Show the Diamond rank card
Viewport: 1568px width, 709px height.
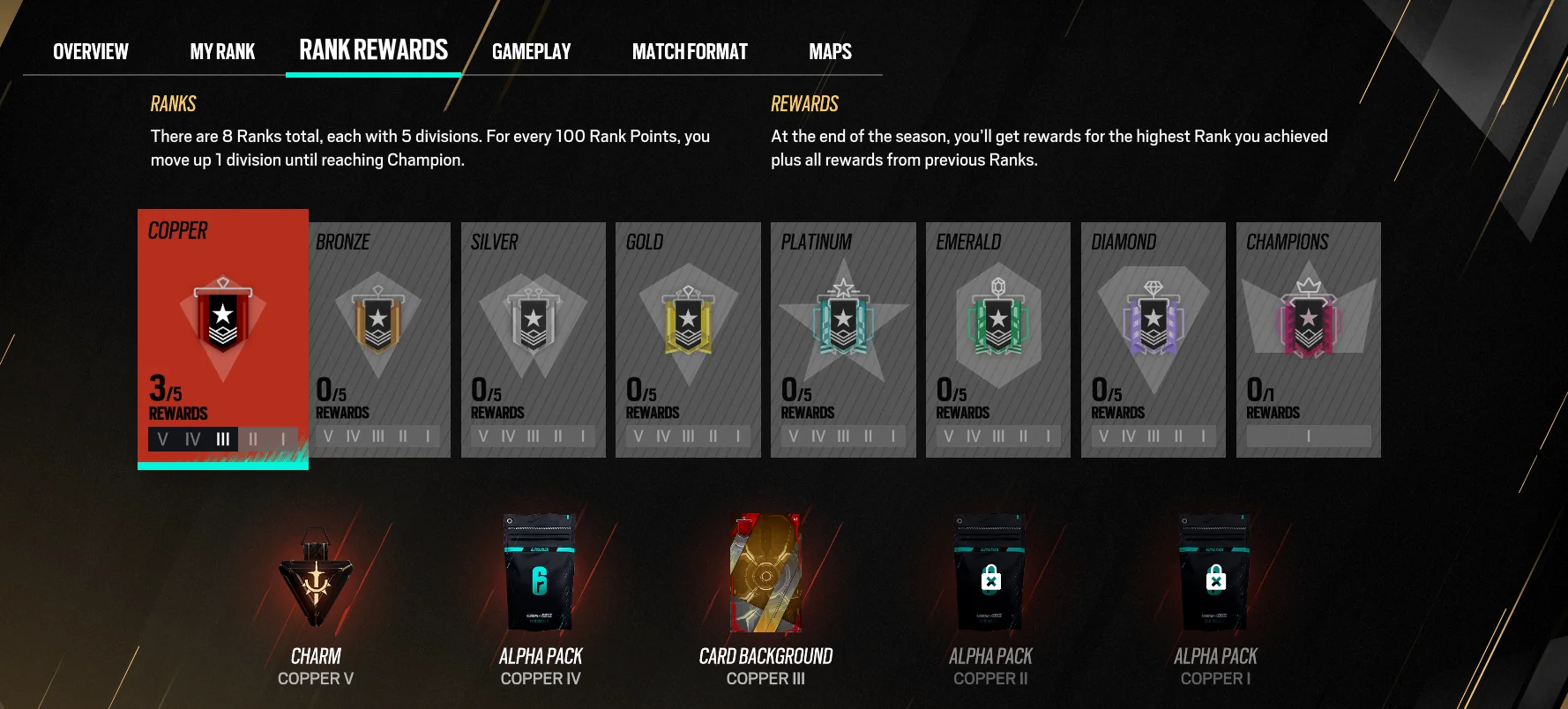1153,340
